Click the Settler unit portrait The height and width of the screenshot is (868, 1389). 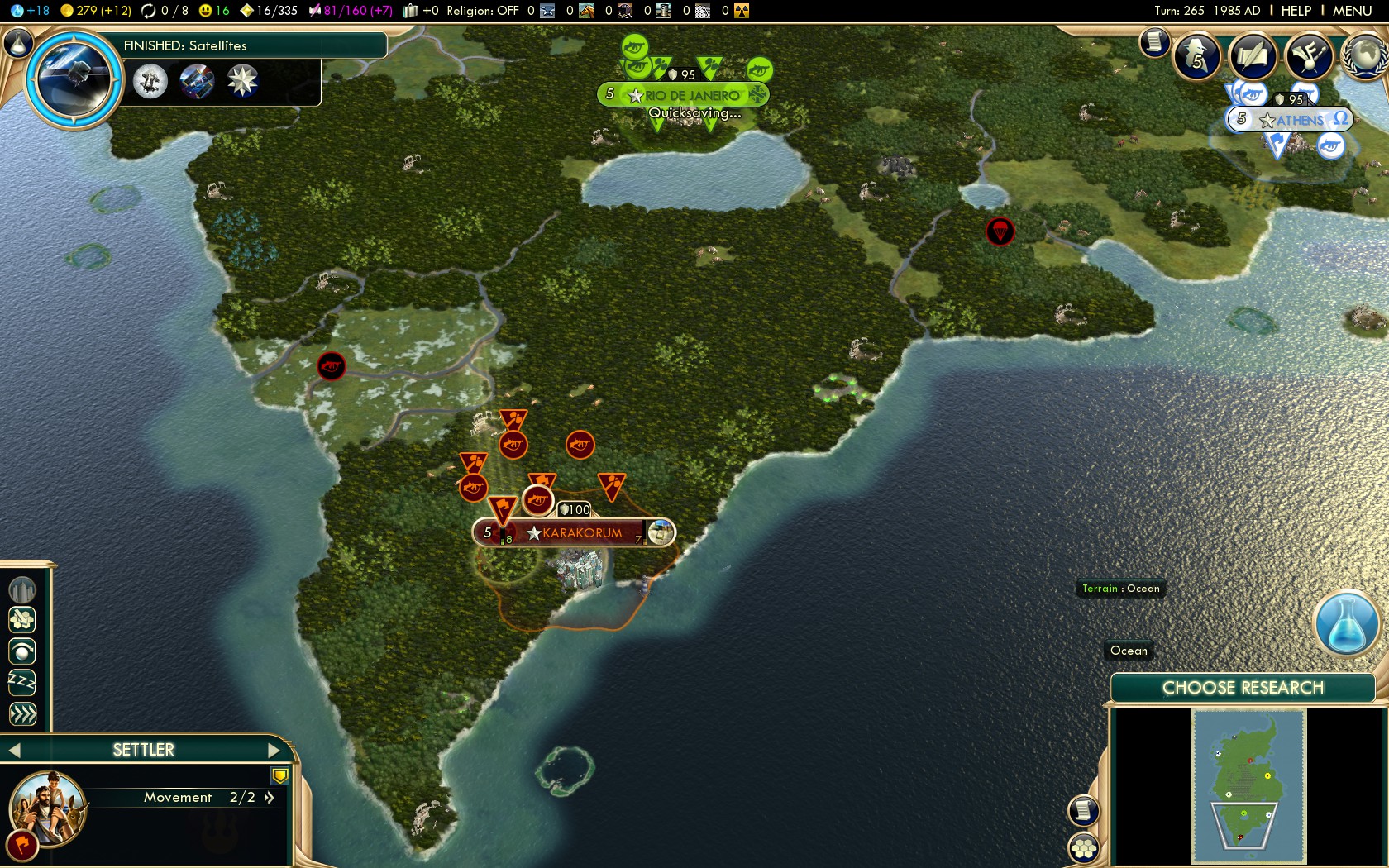click(x=47, y=808)
